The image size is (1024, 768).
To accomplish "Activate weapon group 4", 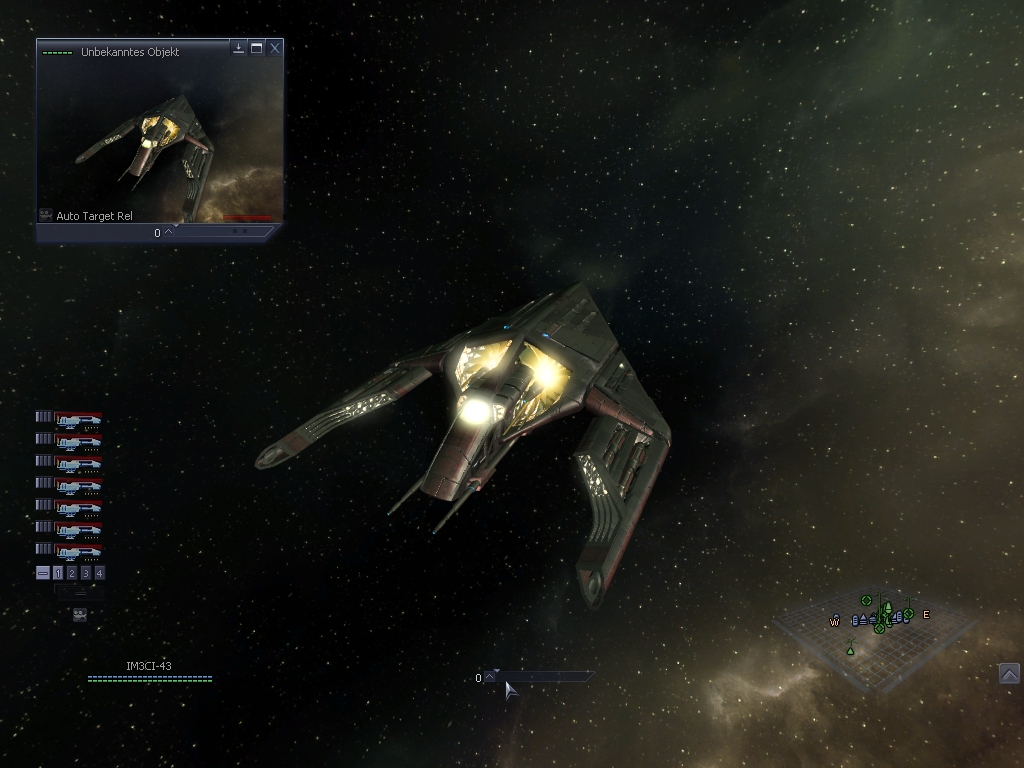I will point(100,573).
